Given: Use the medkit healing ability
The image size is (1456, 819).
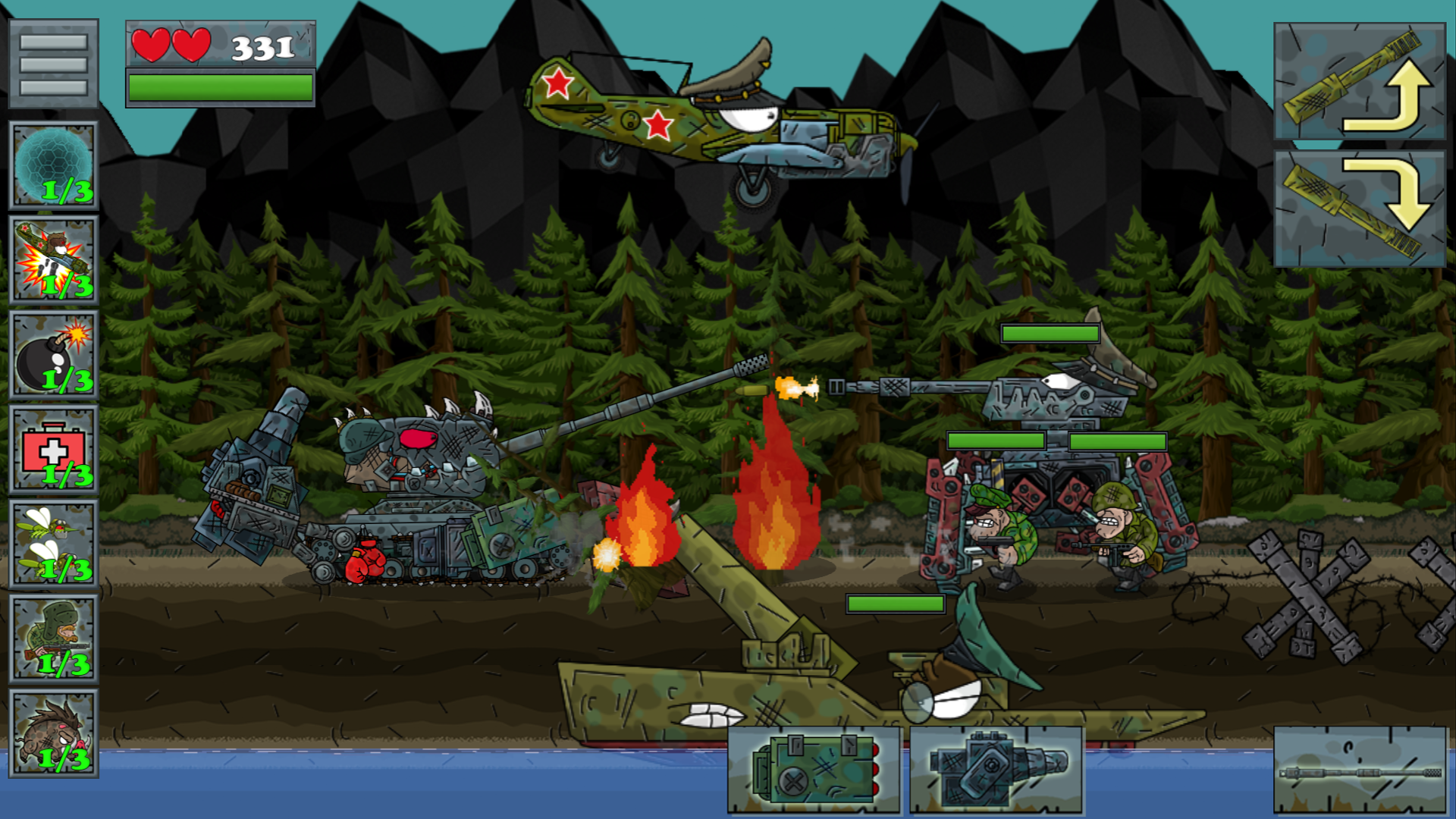Looking at the screenshot, I should pyautogui.click(x=53, y=447).
